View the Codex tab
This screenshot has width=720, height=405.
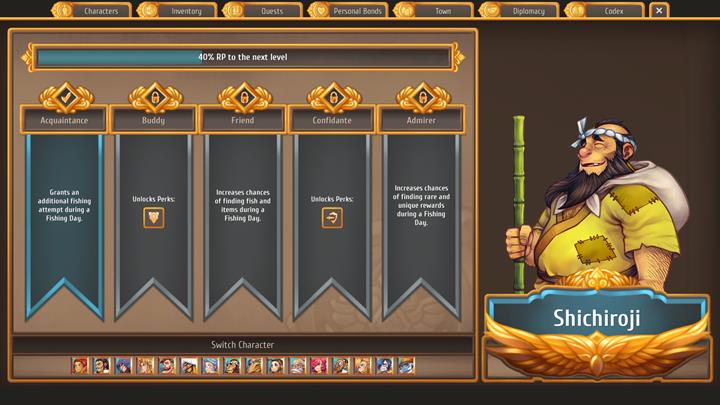pyautogui.click(x=606, y=11)
